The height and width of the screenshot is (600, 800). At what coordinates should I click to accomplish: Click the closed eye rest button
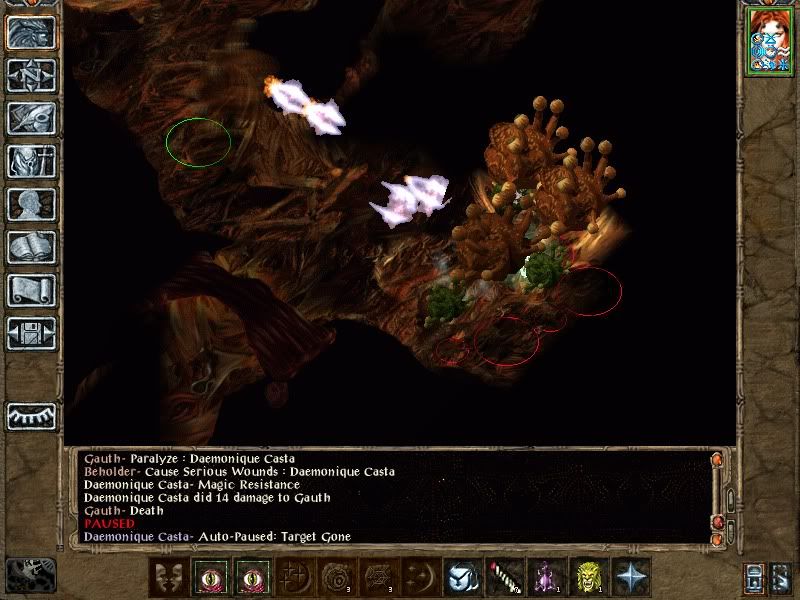point(31,416)
